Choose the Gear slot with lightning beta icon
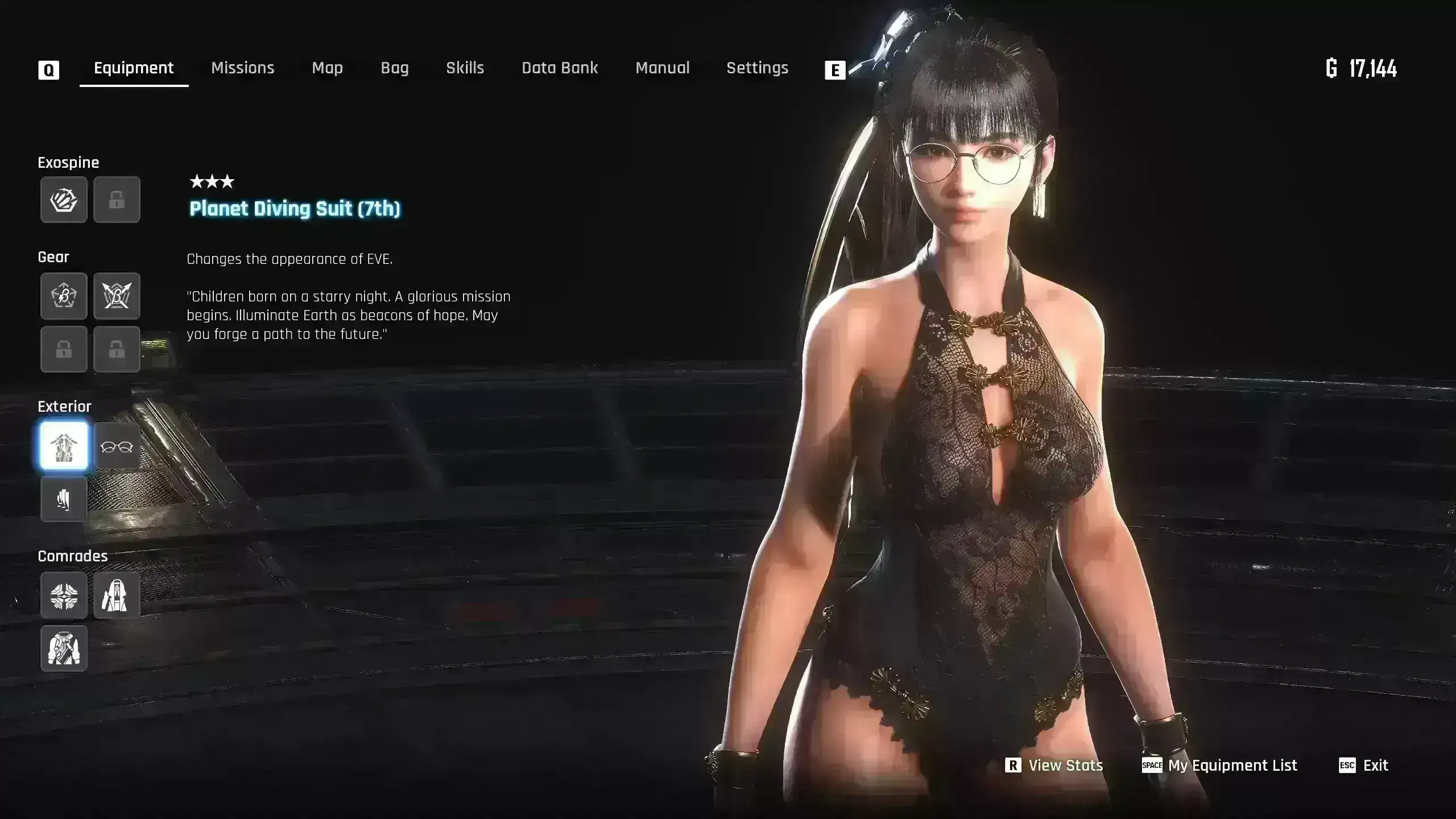The height and width of the screenshot is (819, 1456). pyautogui.click(x=64, y=296)
